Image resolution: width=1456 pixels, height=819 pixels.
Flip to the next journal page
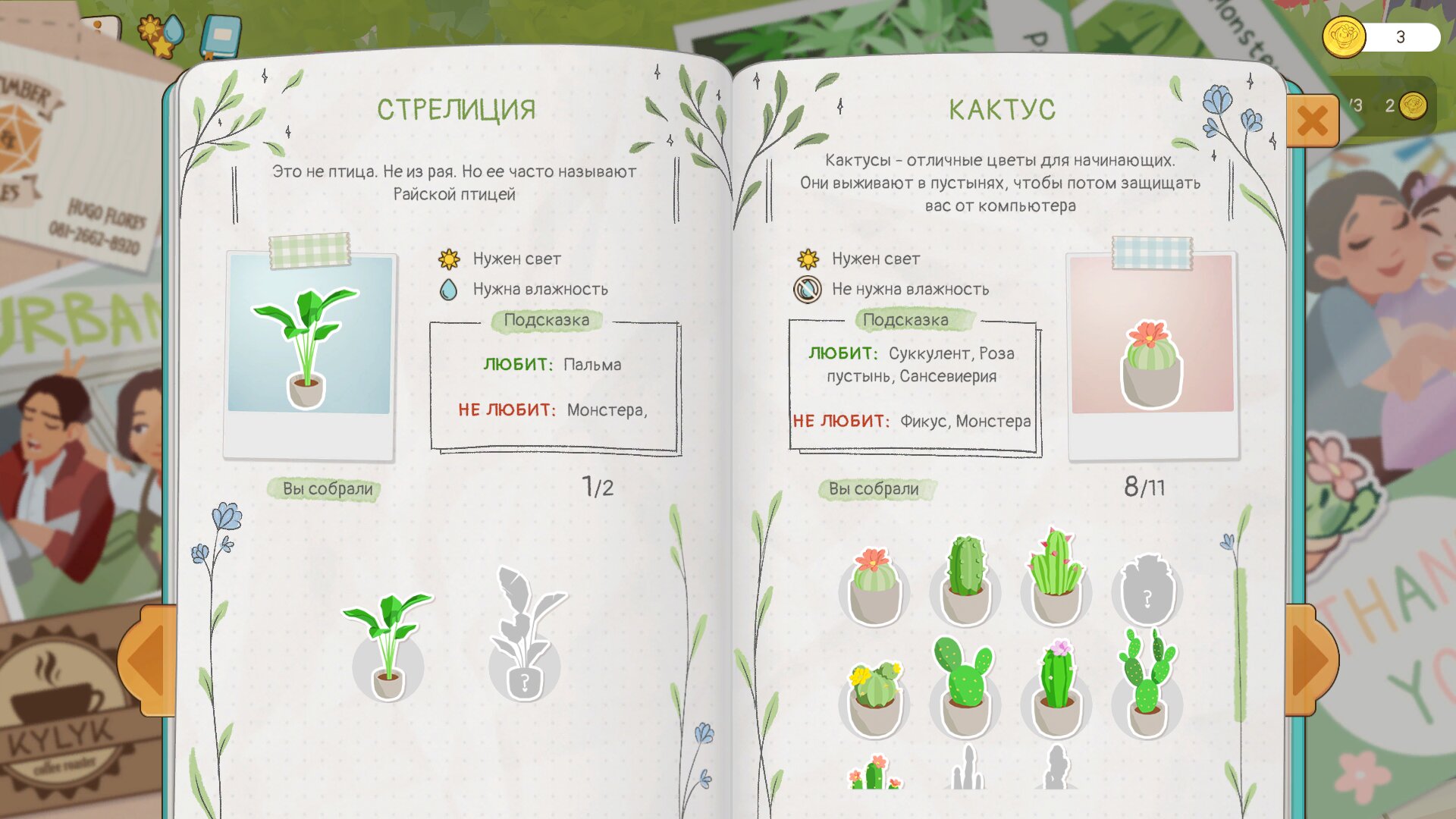coord(1310,660)
